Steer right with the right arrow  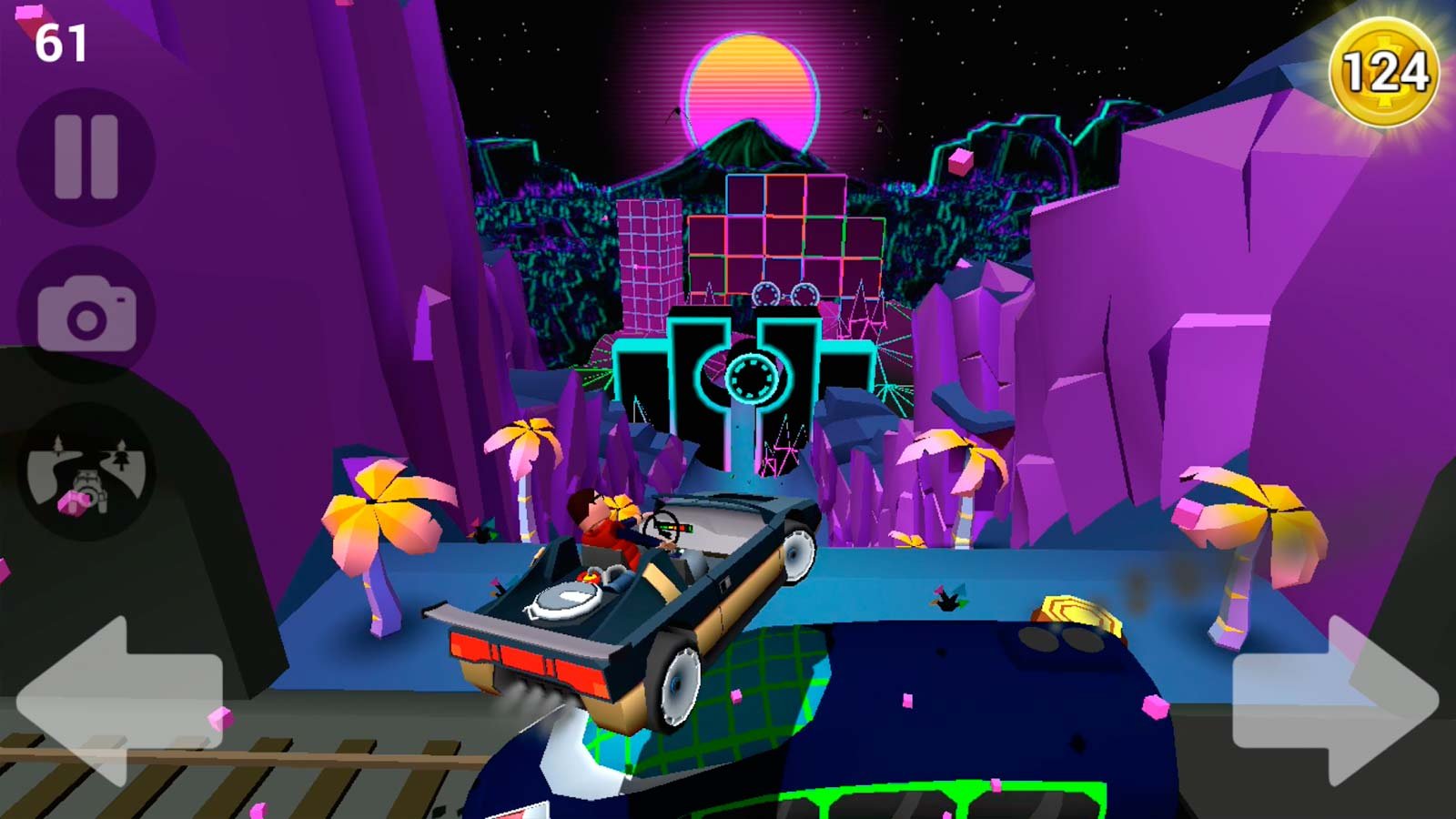[x=1334, y=701]
